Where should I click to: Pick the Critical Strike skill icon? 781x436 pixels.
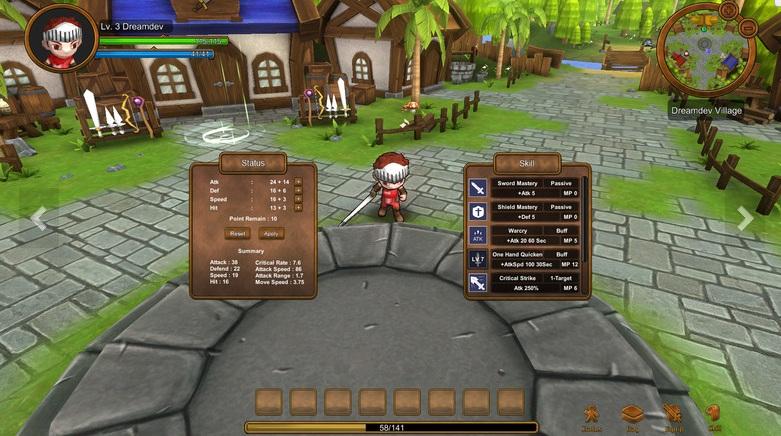[x=479, y=283]
